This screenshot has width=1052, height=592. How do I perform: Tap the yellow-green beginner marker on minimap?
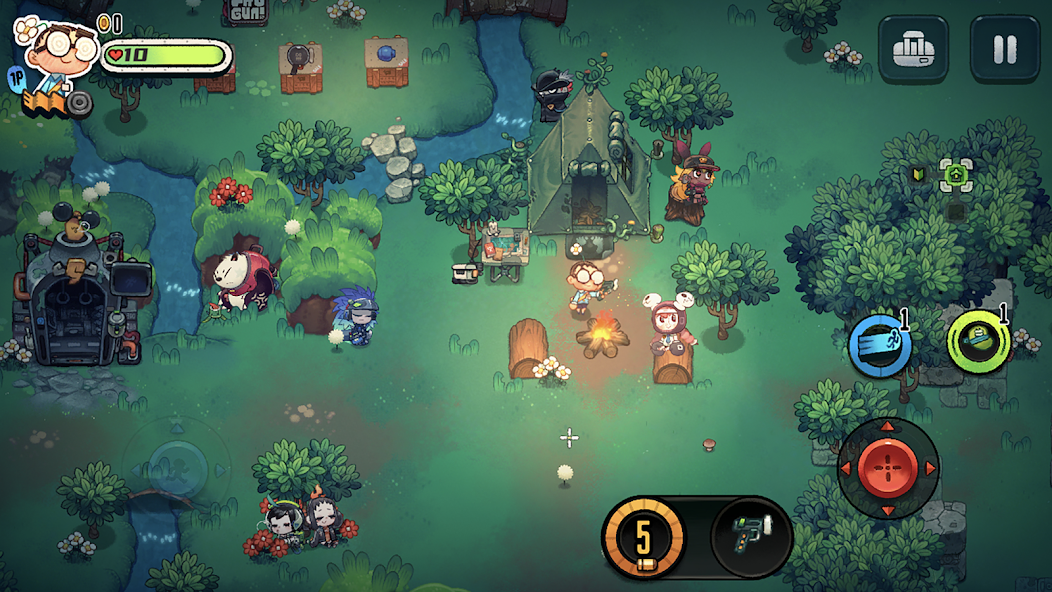pos(917,175)
